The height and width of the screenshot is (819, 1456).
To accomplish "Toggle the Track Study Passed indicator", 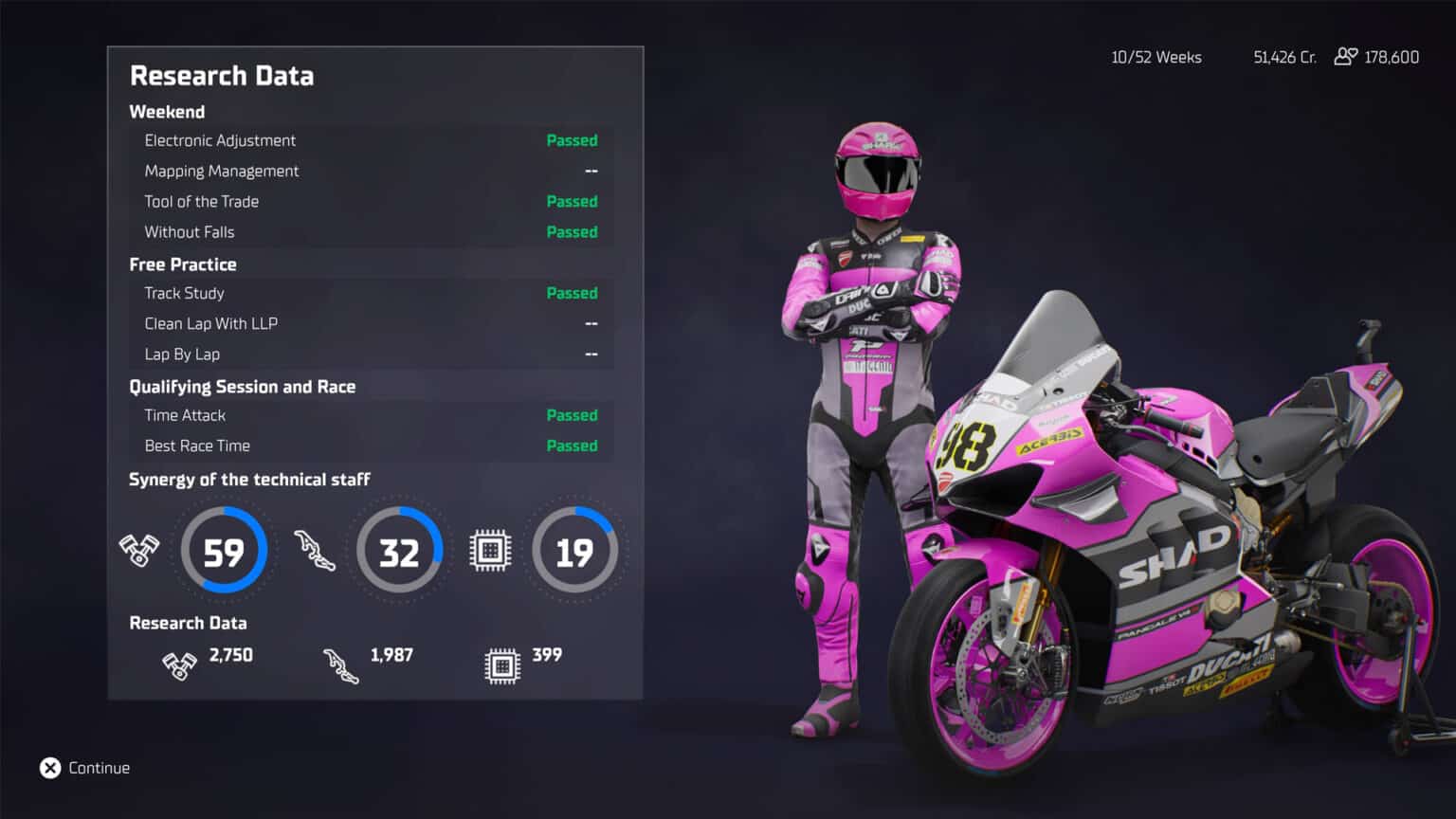I will [x=573, y=293].
